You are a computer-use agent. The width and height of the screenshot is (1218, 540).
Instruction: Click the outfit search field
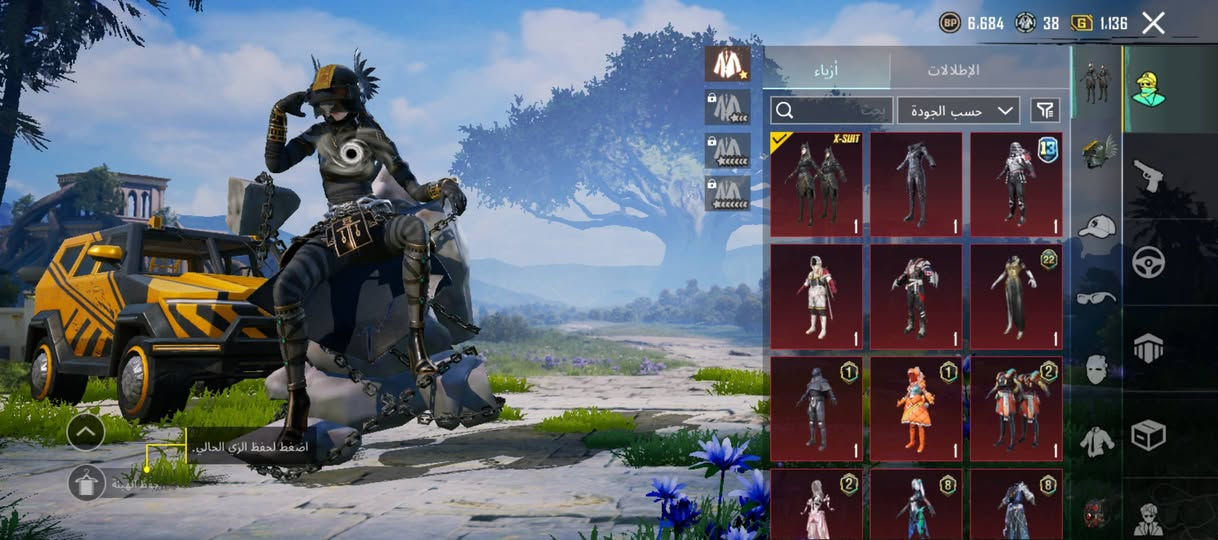[x=830, y=110]
